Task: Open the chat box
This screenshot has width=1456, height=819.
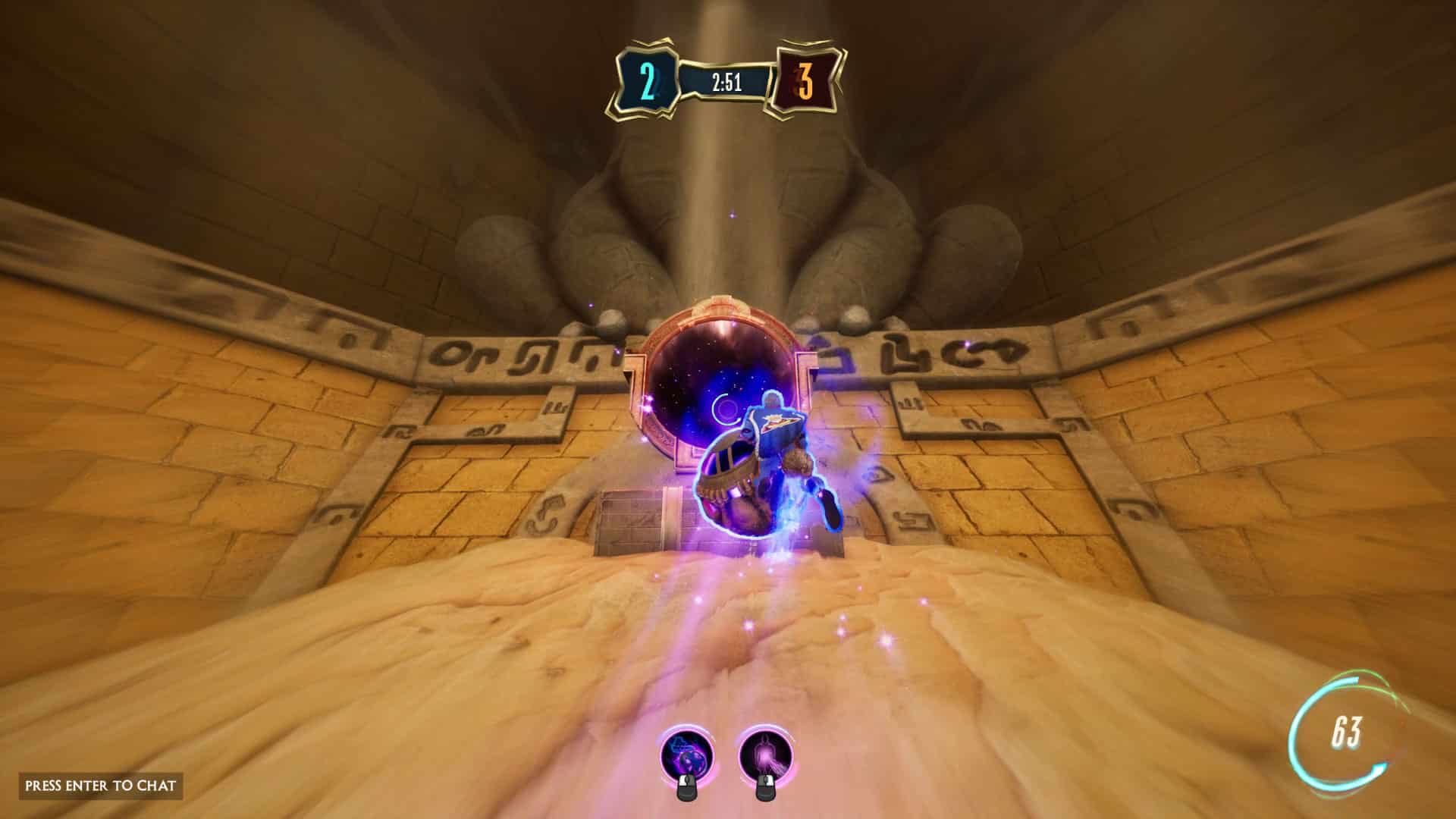Action: click(x=101, y=785)
